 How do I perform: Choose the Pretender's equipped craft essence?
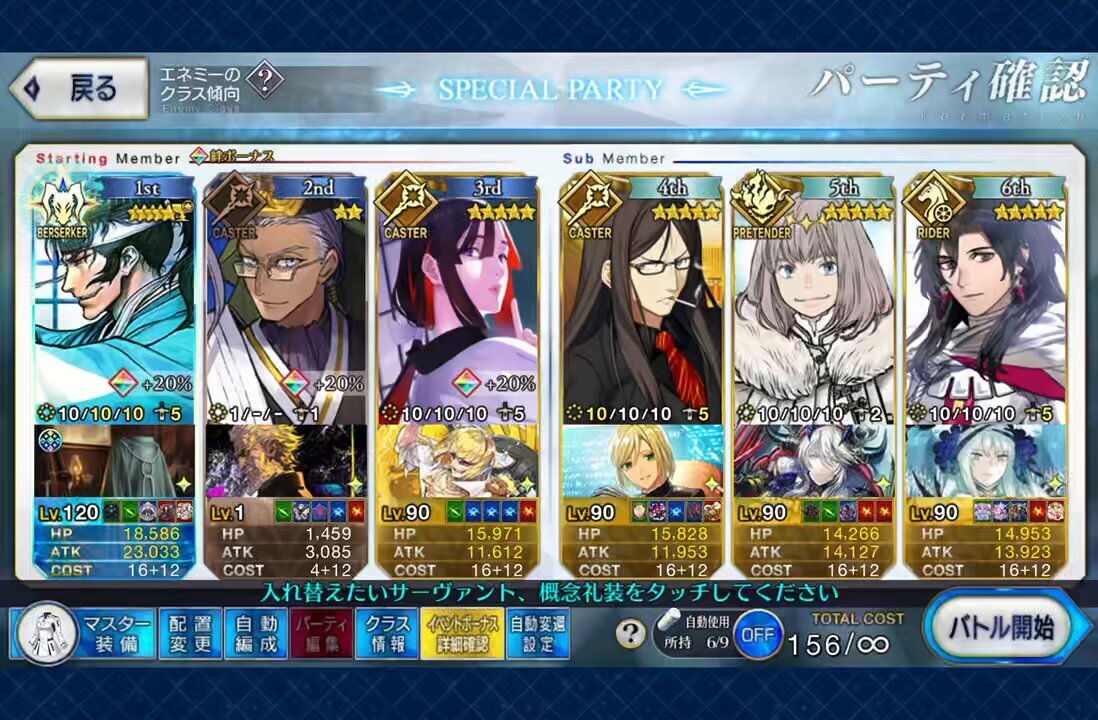pos(813,461)
